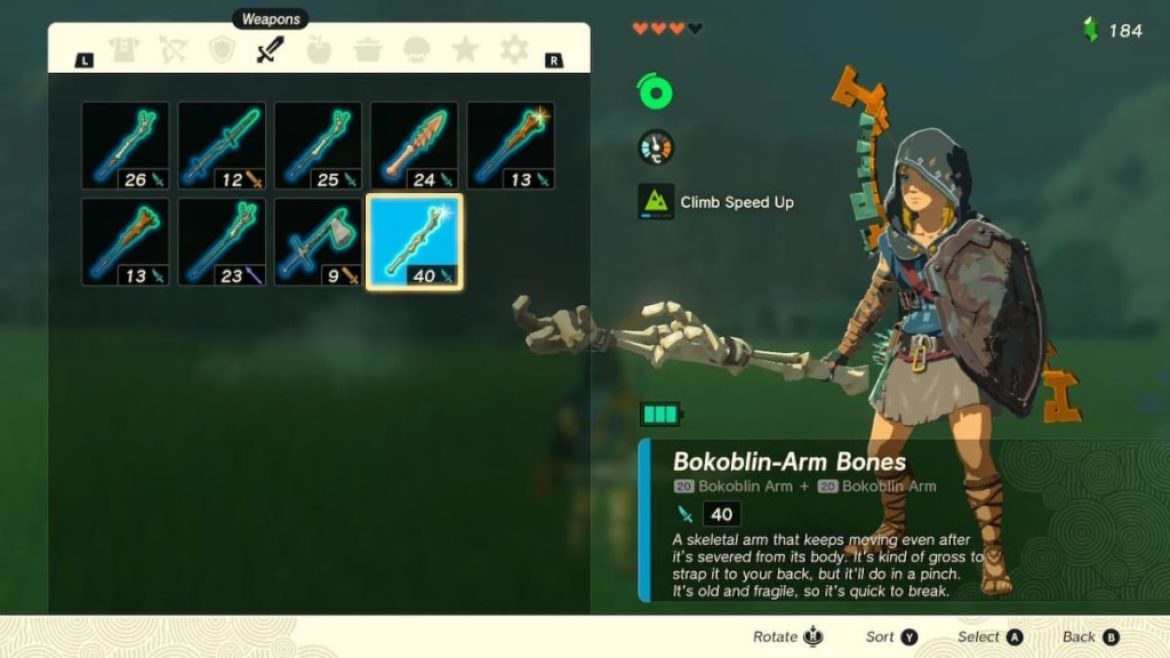
Task: Select the Weapons sword tab
Action: tap(270, 50)
